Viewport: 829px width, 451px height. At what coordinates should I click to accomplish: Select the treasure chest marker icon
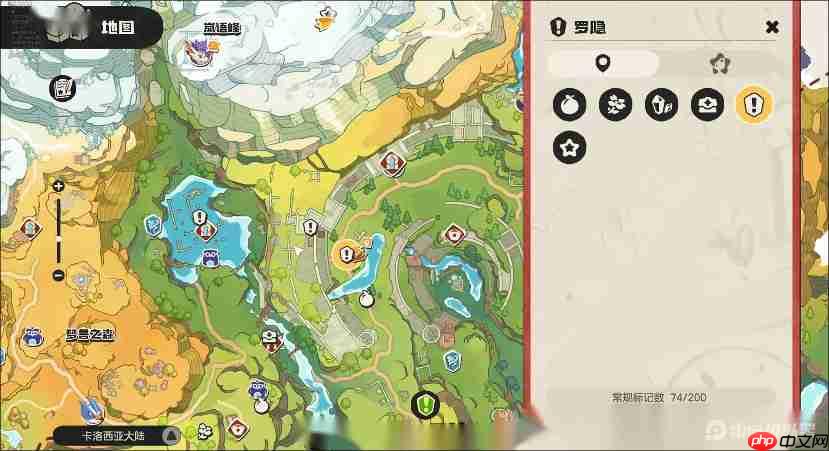tap(707, 104)
